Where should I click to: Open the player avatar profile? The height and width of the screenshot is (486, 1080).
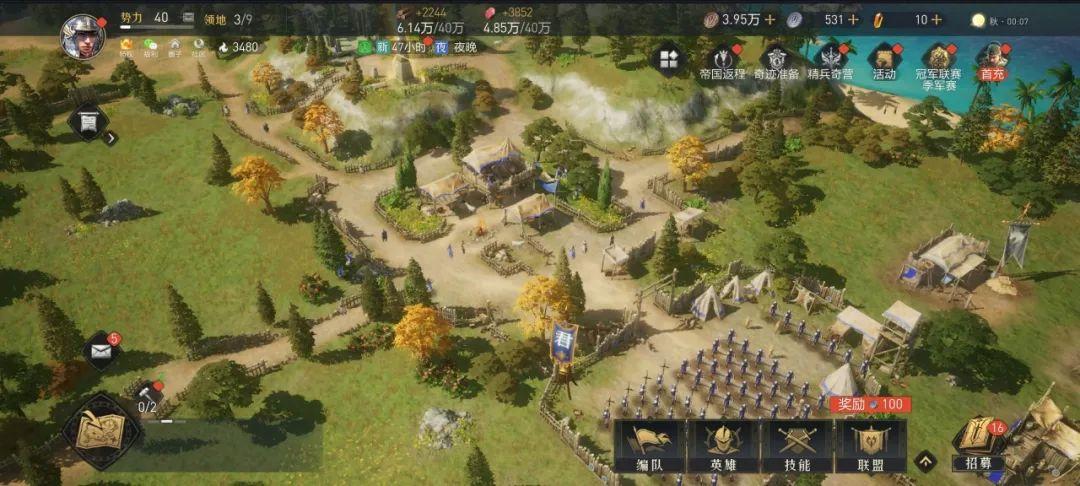82,37
